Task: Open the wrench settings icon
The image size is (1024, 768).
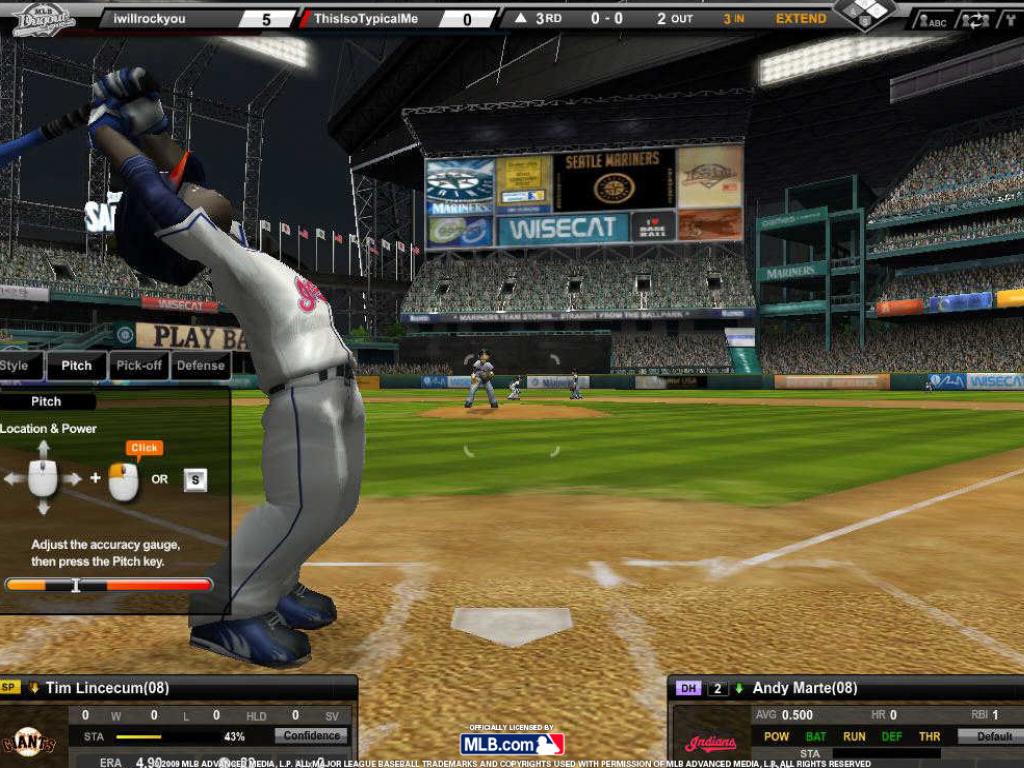Action: point(1008,20)
